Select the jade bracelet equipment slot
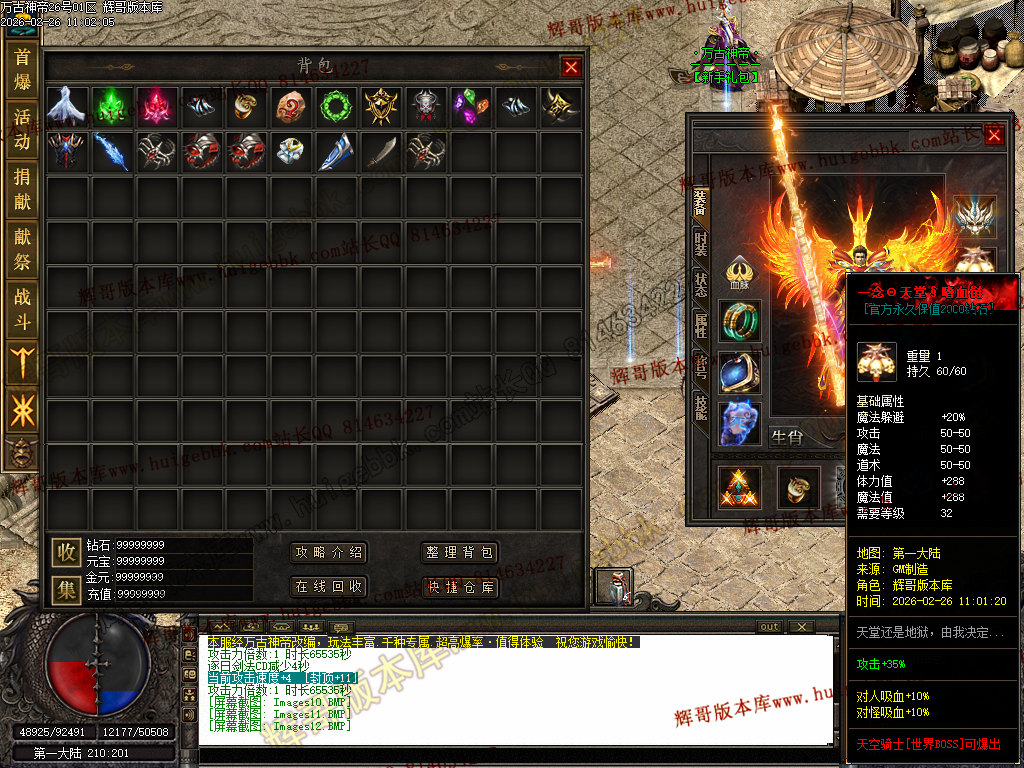This screenshot has width=1024, height=768. point(740,321)
